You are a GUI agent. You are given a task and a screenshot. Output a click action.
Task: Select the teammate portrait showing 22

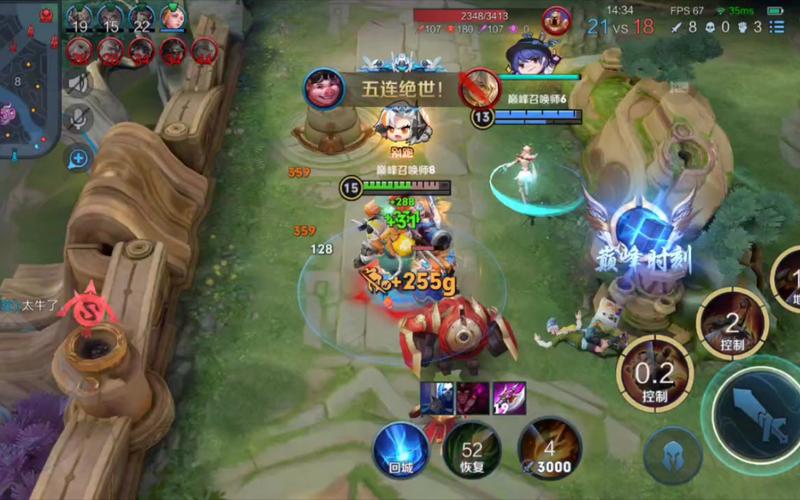142,18
